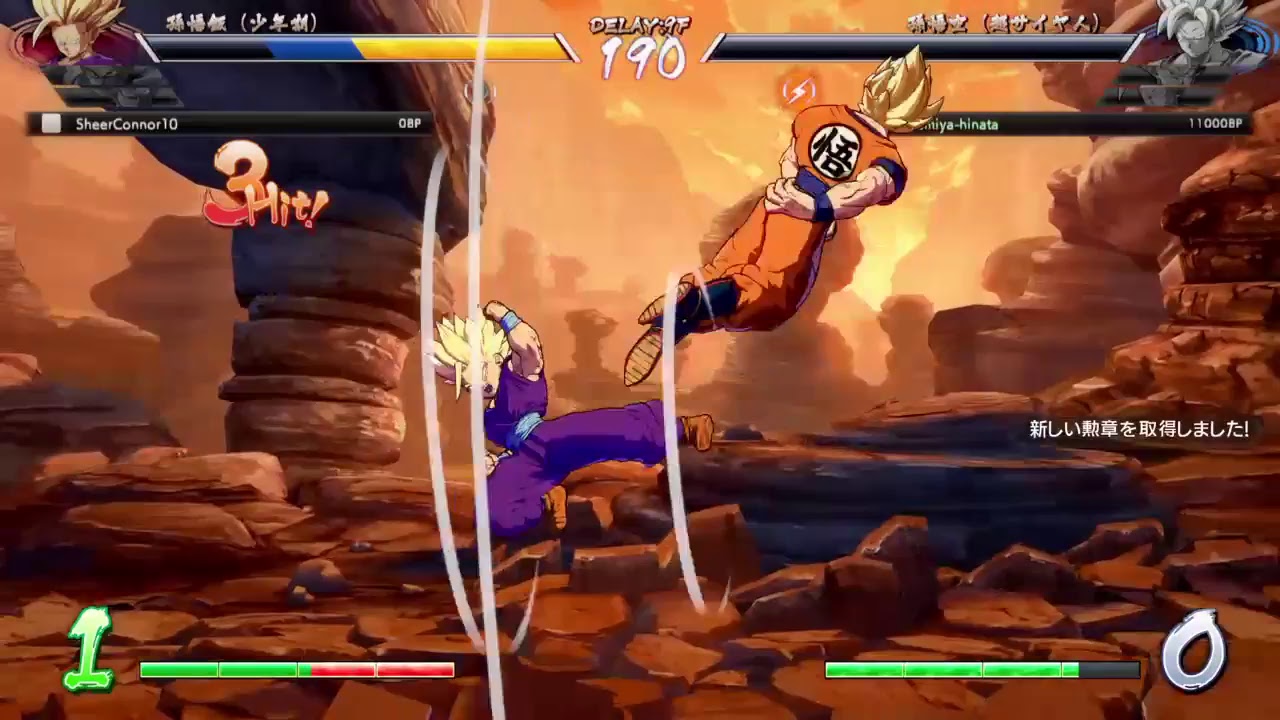Viewport: 1280px width, 720px height.
Task: Click the 3 Hit combo counter graphic
Action: point(260,185)
